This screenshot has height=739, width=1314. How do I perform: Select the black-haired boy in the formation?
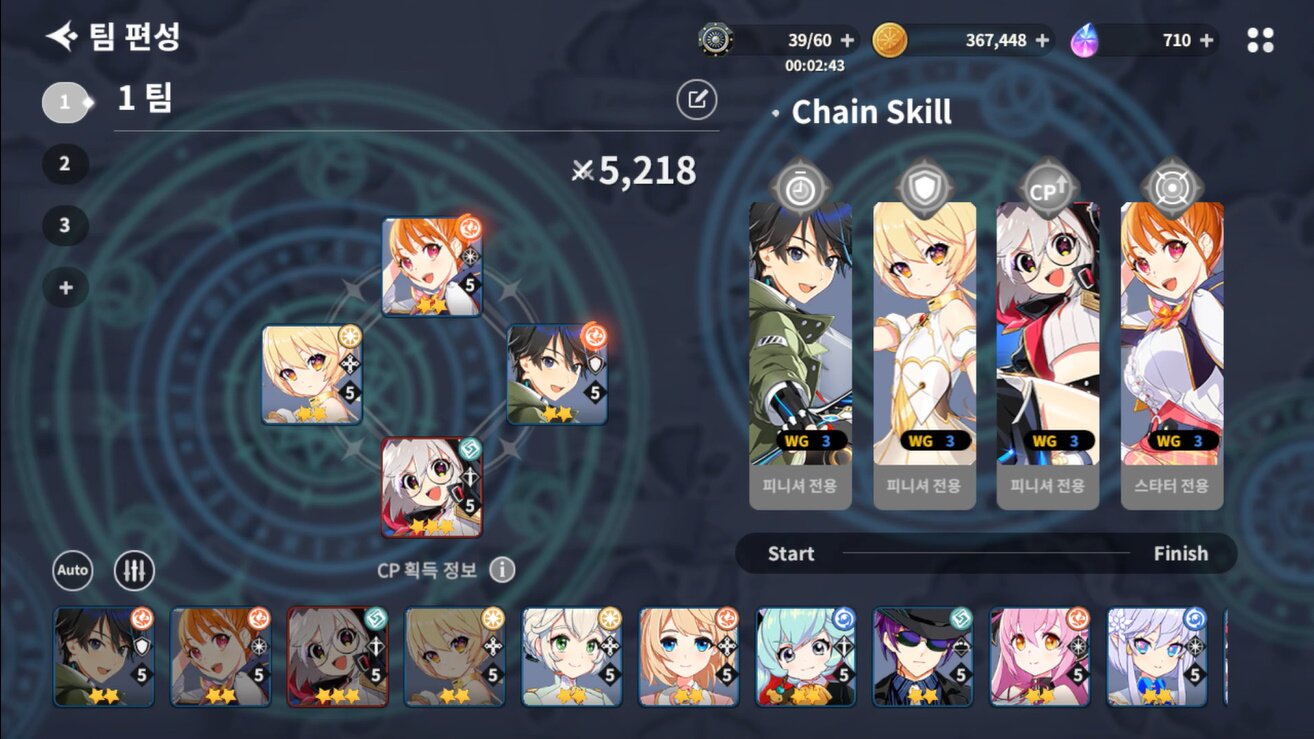tap(556, 374)
